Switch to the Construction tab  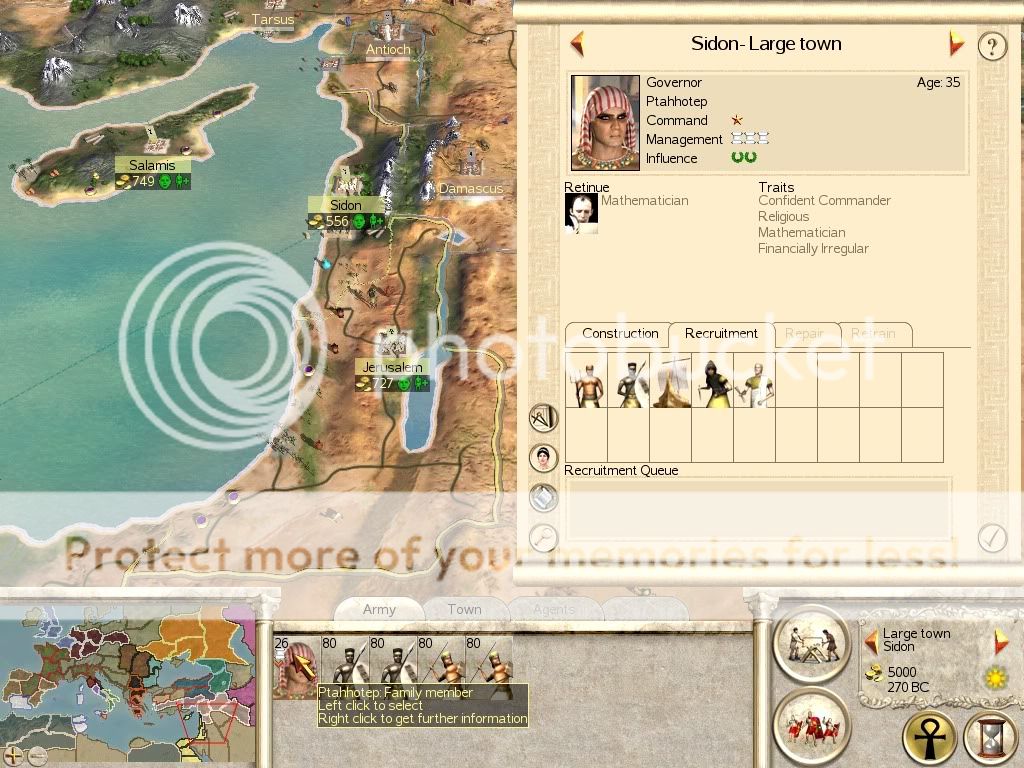click(620, 334)
